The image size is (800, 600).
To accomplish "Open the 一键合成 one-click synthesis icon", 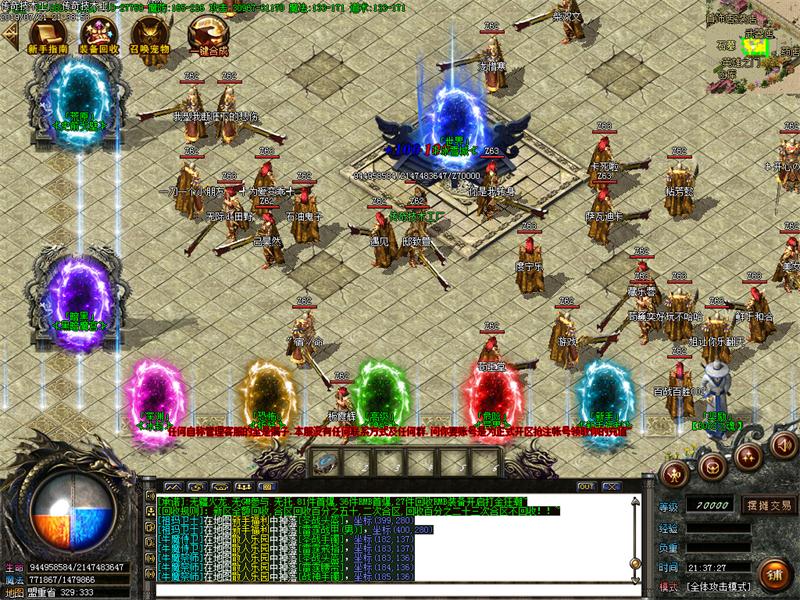I will 203,38.
